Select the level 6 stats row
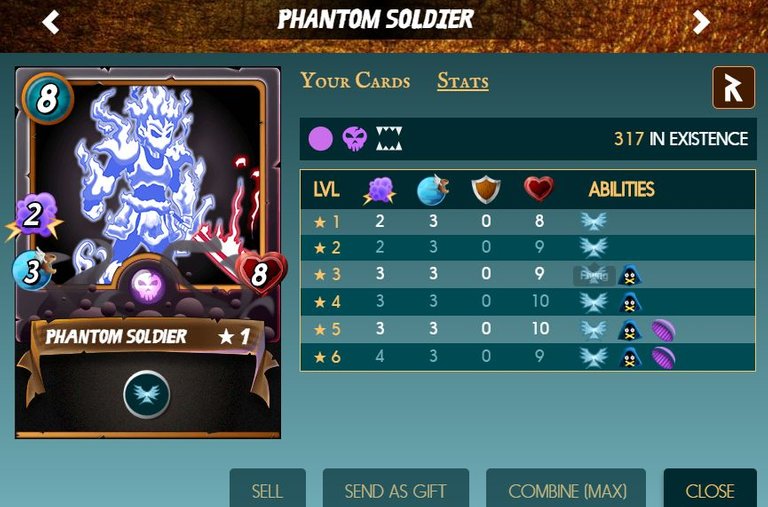This screenshot has width=768, height=507. (527, 356)
